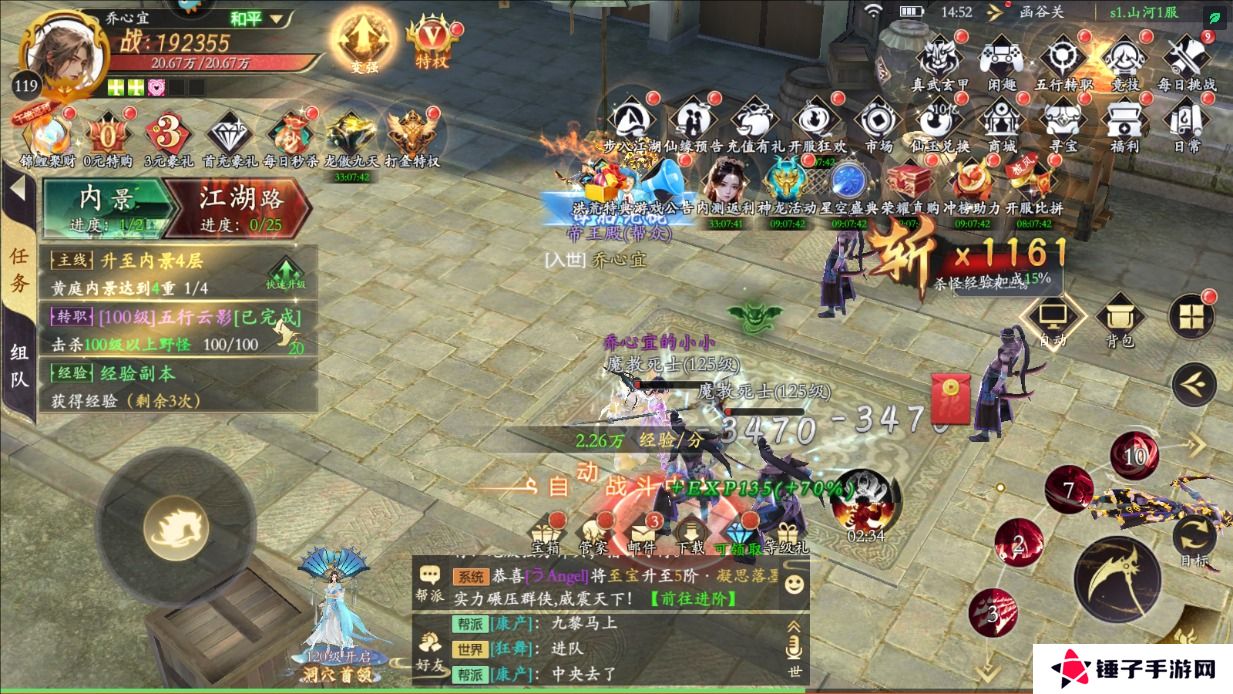This screenshot has height=694, width=1233.
Task: Open the 日常 daily activities icon
Action: pyautogui.click(x=1187, y=122)
